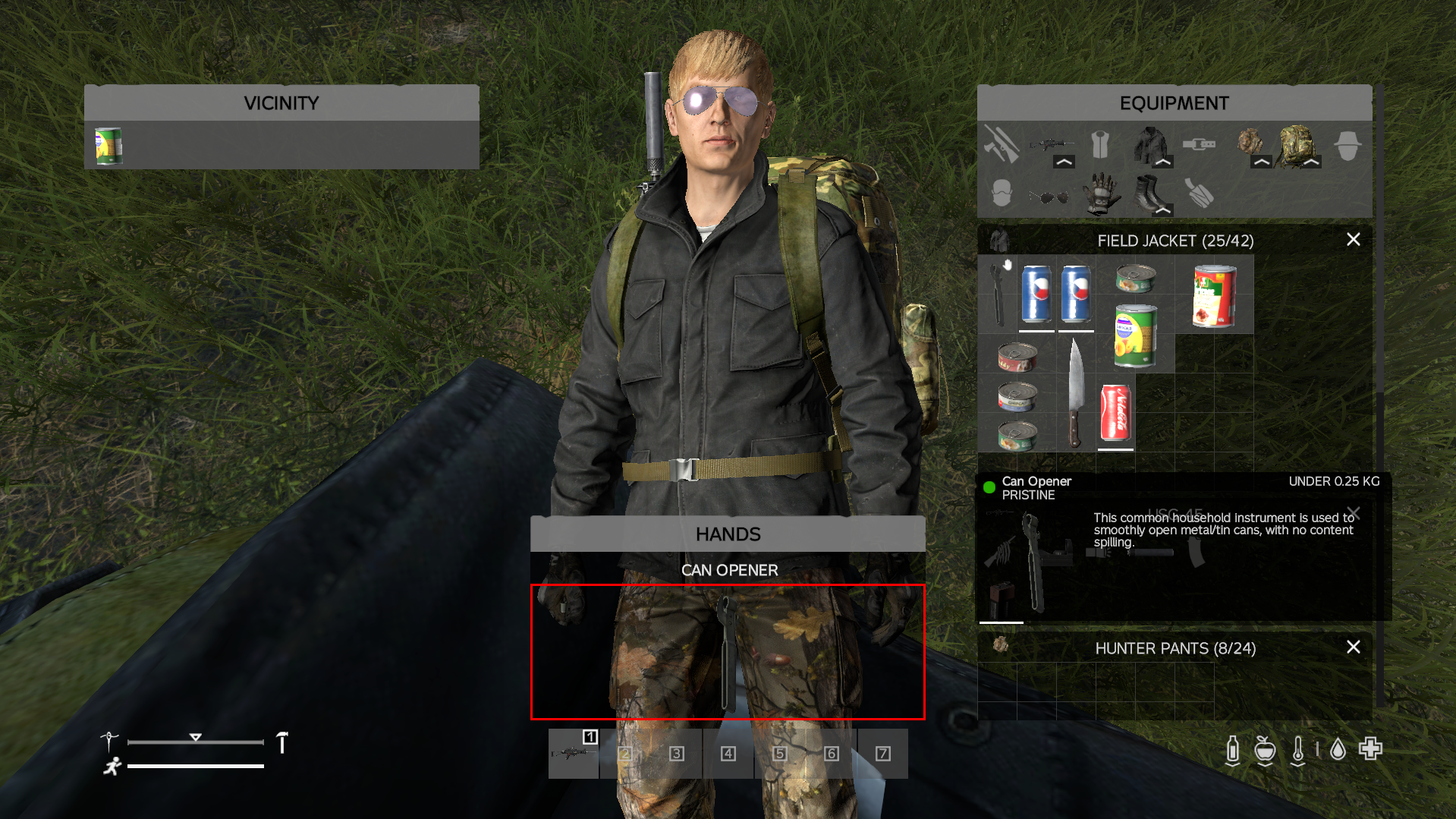Choose the tactical gloves equipment slot
Viewport: 1456px width, 819px height.
(1099, 194)
